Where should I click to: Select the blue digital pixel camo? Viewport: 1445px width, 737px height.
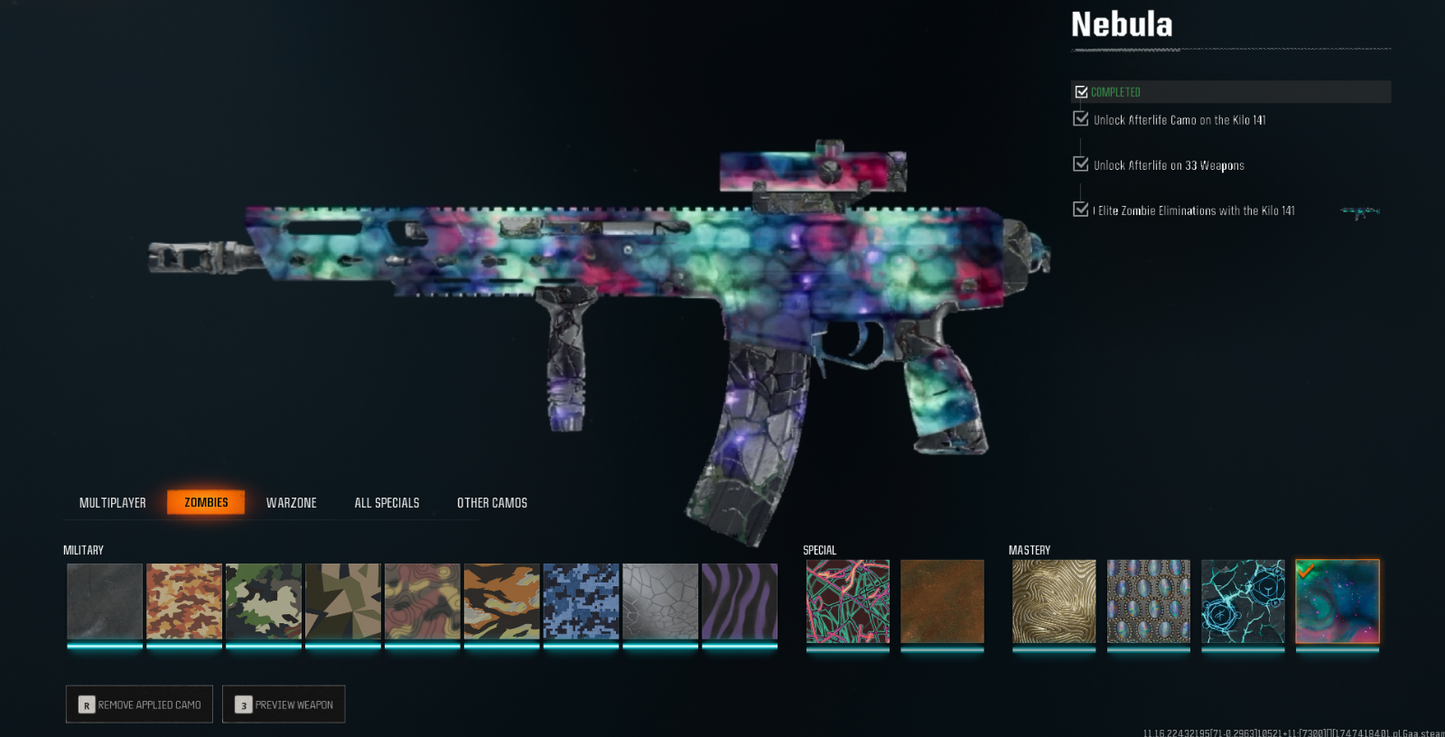(x=580, y=602)
